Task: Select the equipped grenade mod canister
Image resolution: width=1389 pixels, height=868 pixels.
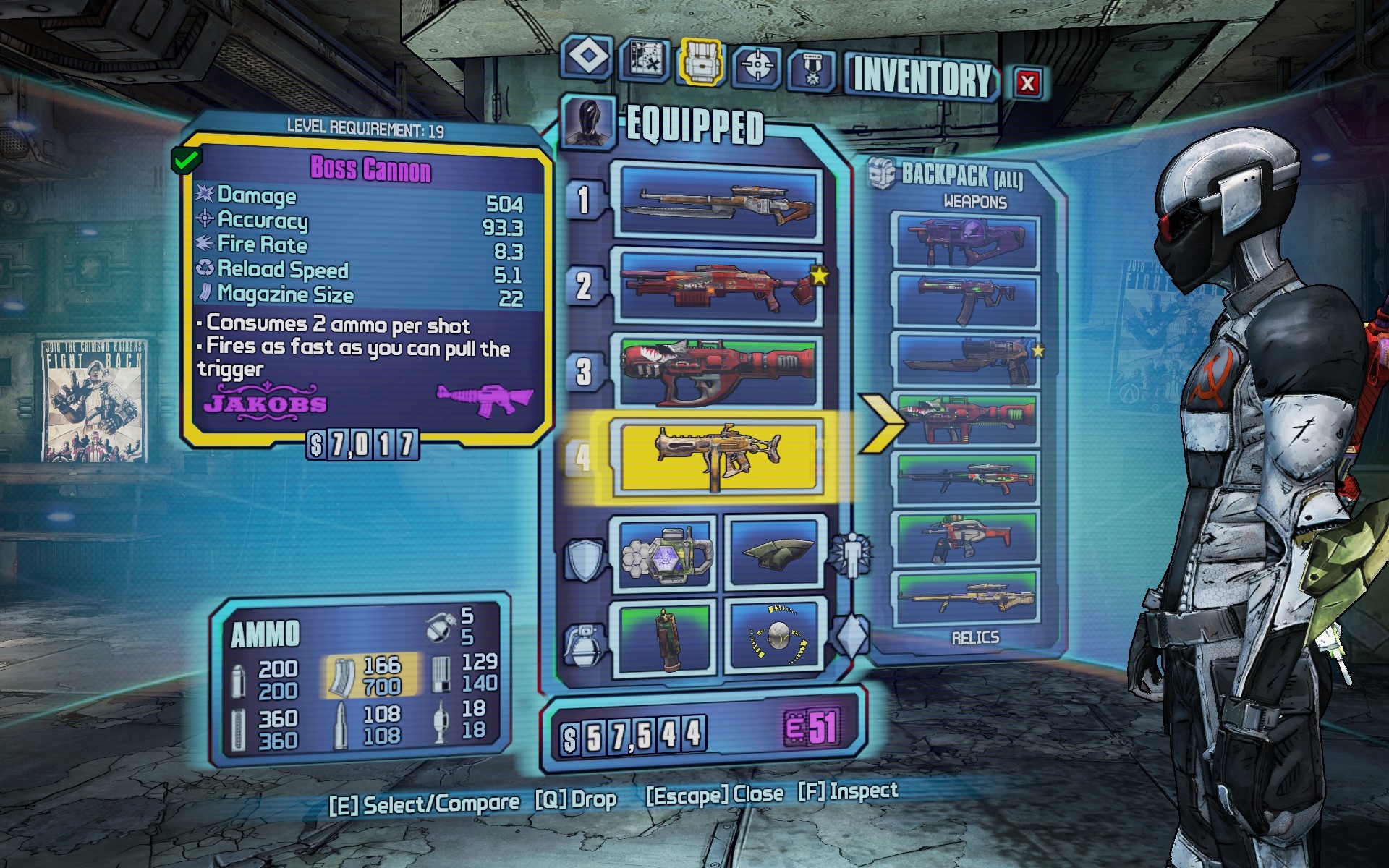Action: click(666, 637)
